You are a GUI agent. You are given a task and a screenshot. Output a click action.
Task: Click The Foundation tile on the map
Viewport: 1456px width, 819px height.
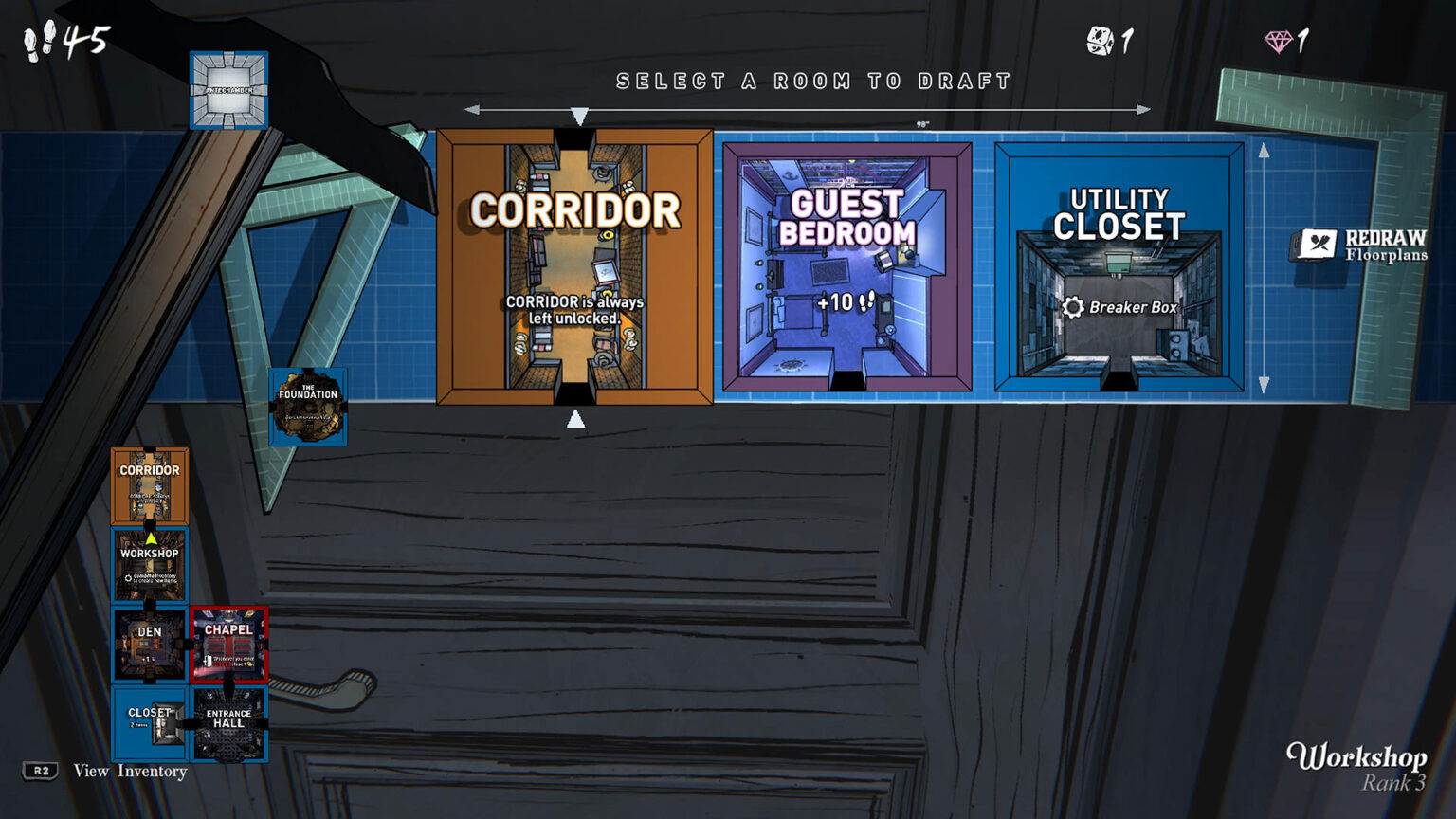(308, 407)
